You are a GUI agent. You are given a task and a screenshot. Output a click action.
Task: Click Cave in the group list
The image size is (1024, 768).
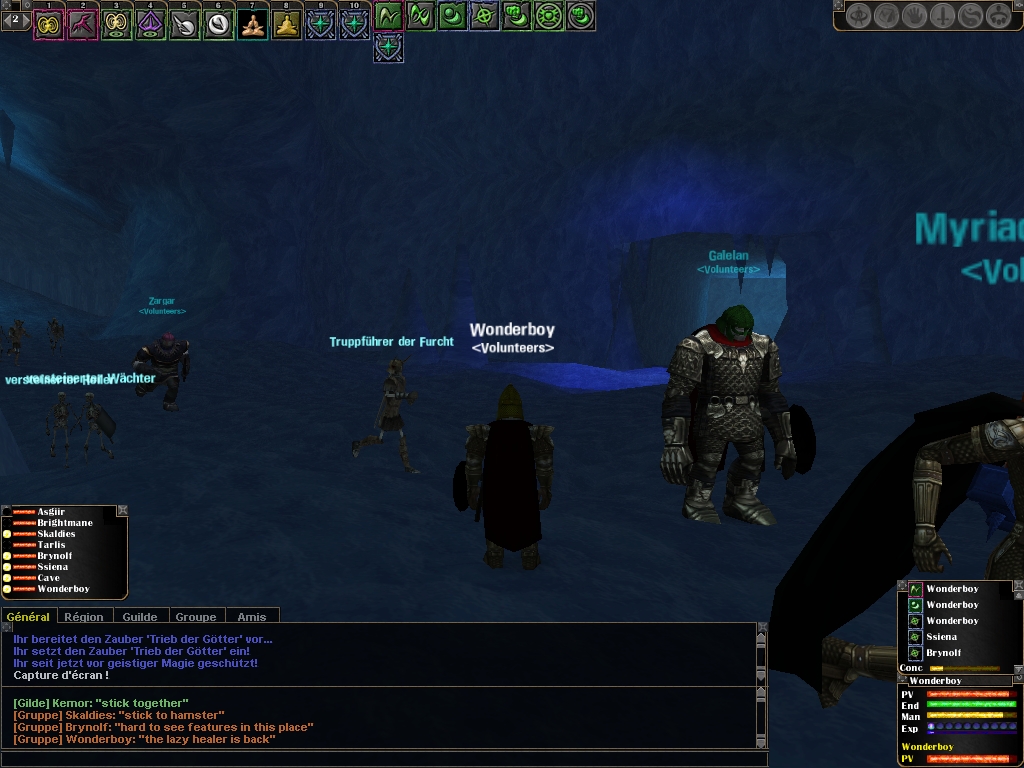click(x=49, y=578)
